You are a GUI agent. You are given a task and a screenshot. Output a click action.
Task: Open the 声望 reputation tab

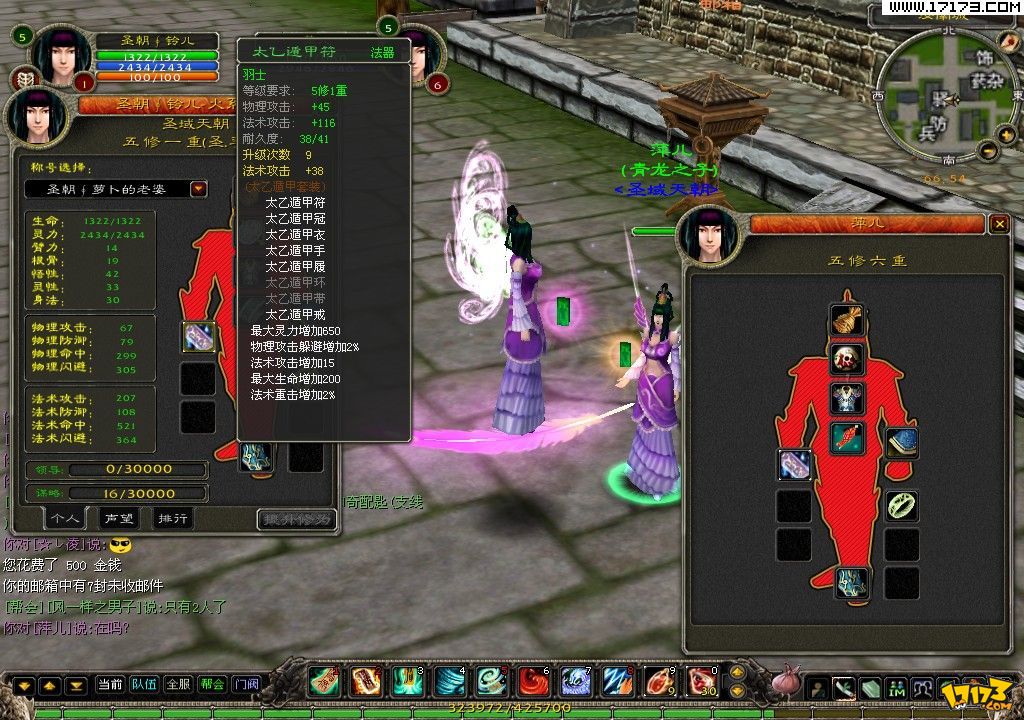click(118, 518)
